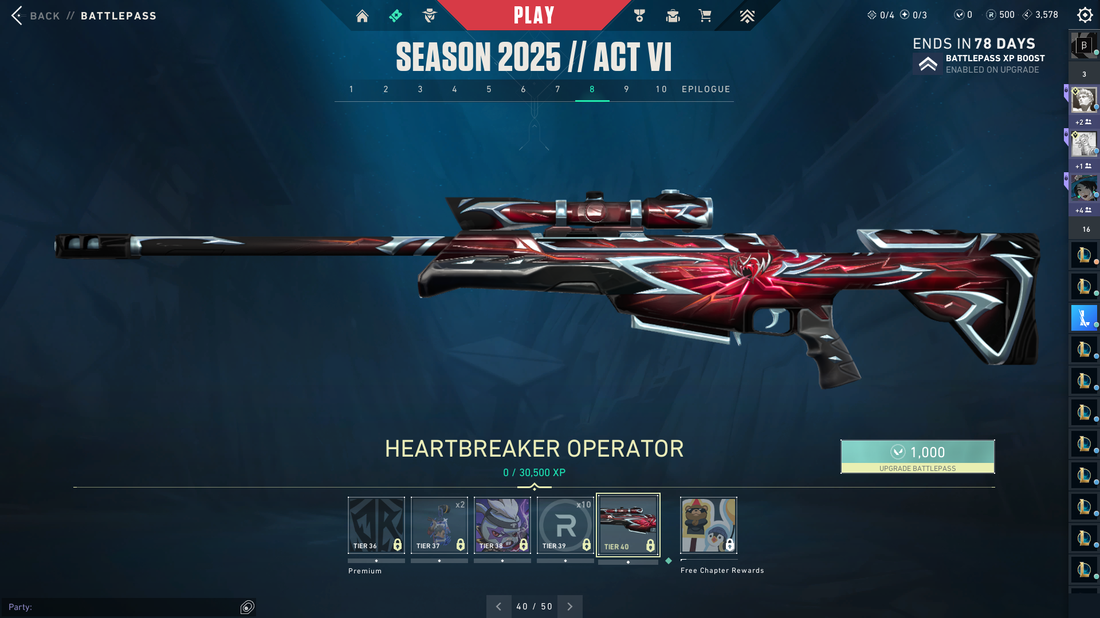Viewport: 1100px width, 618px height.
Task: Go to the next tier page arrow
Action: tap(569, 606)
